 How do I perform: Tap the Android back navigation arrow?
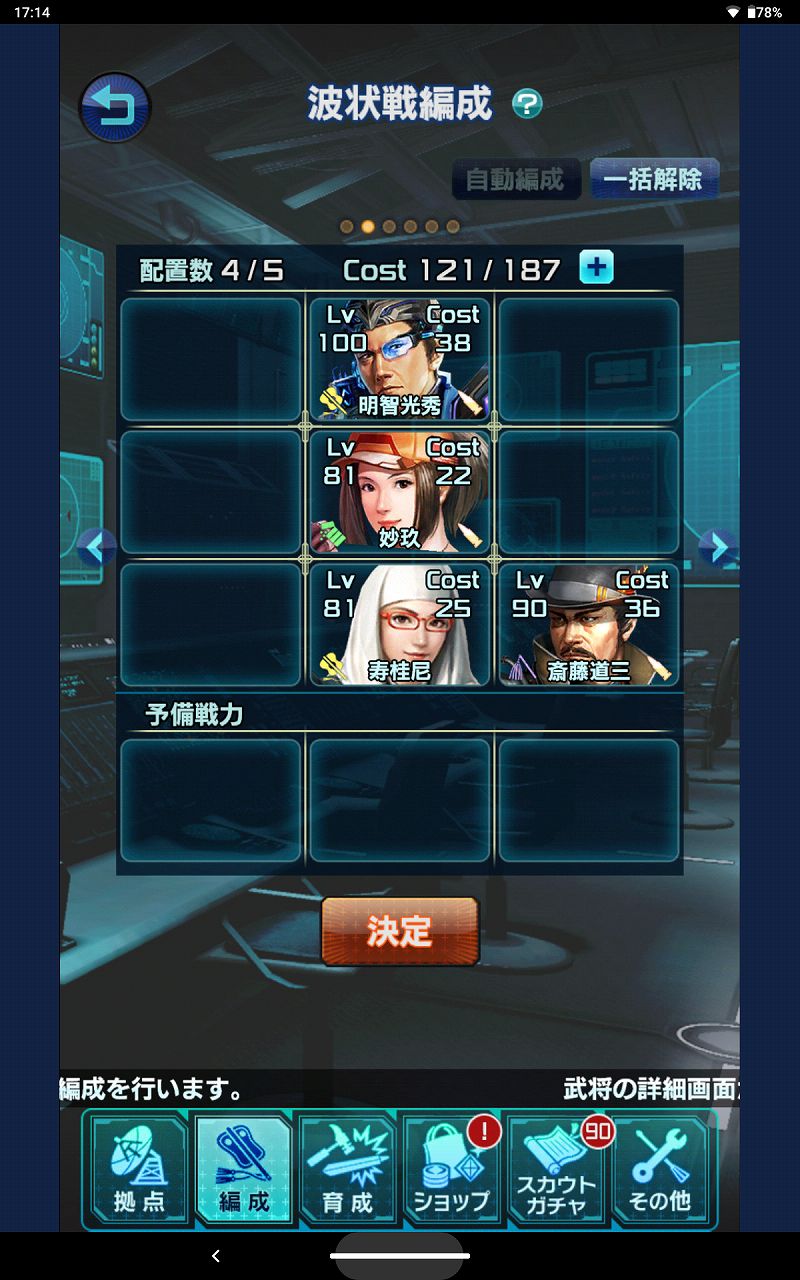click(x=216, y=1256)
